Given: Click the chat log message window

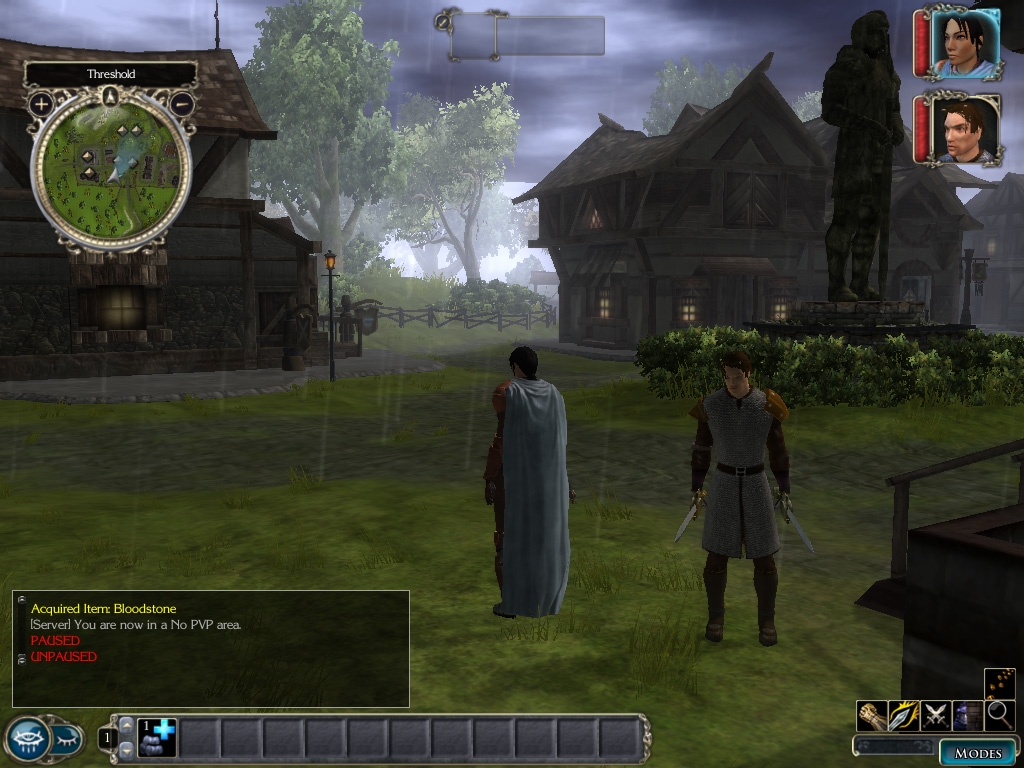Looking at the screenshot, I should pos(211,649).
